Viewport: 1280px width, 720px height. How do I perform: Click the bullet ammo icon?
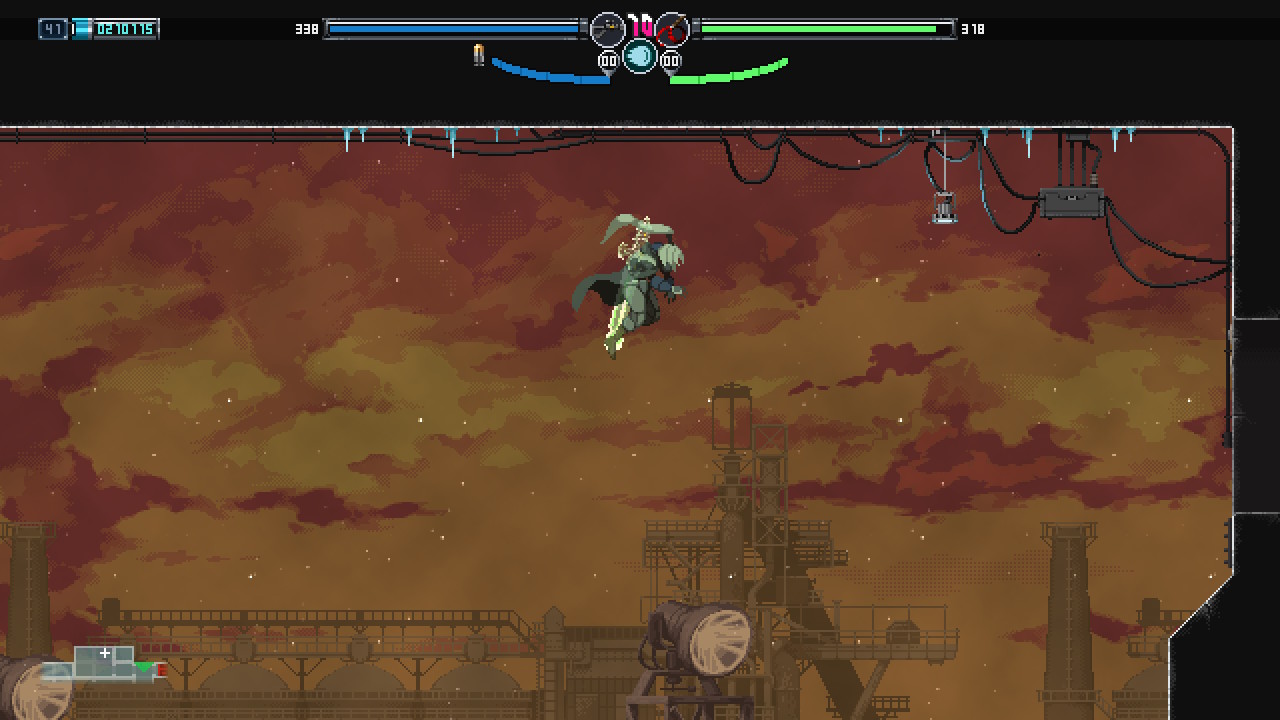pyautogui.click(x=478, y=55)
